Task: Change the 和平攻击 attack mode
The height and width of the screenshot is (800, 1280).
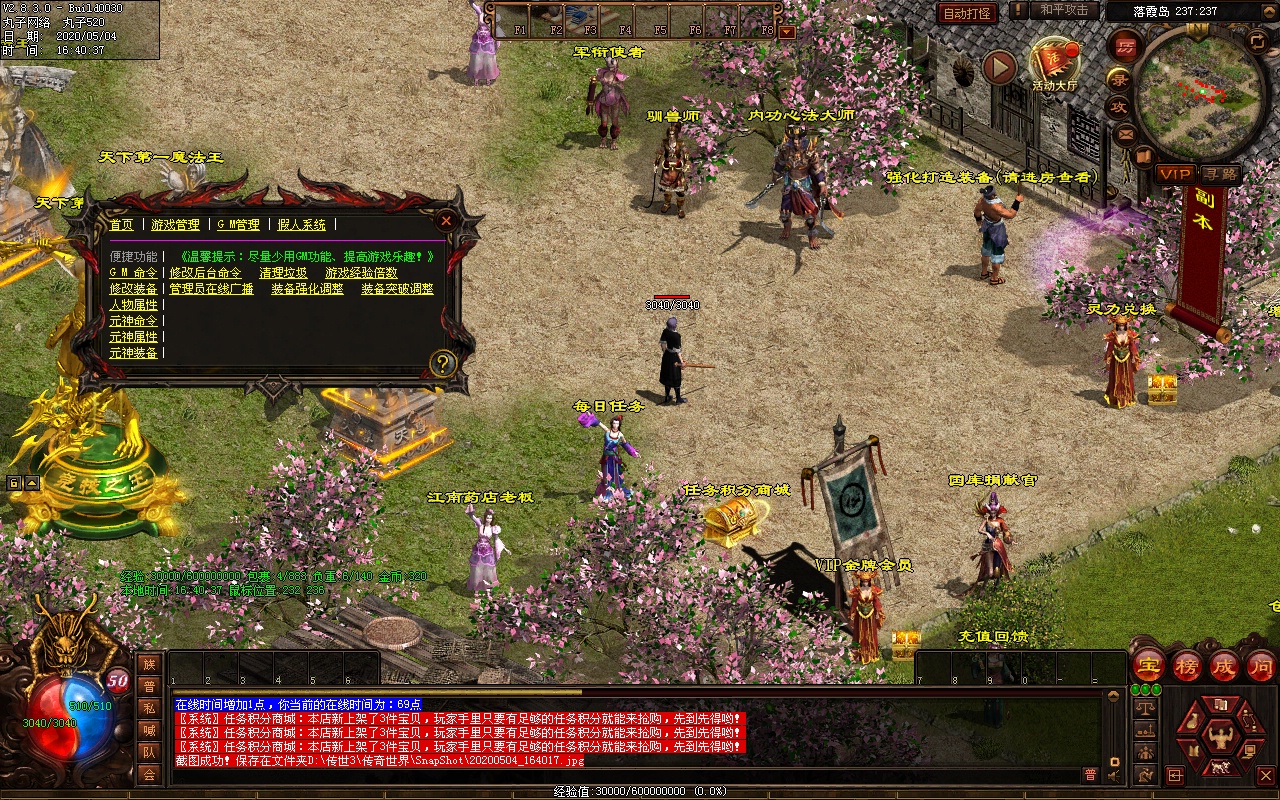Action: click(1064, 10)
